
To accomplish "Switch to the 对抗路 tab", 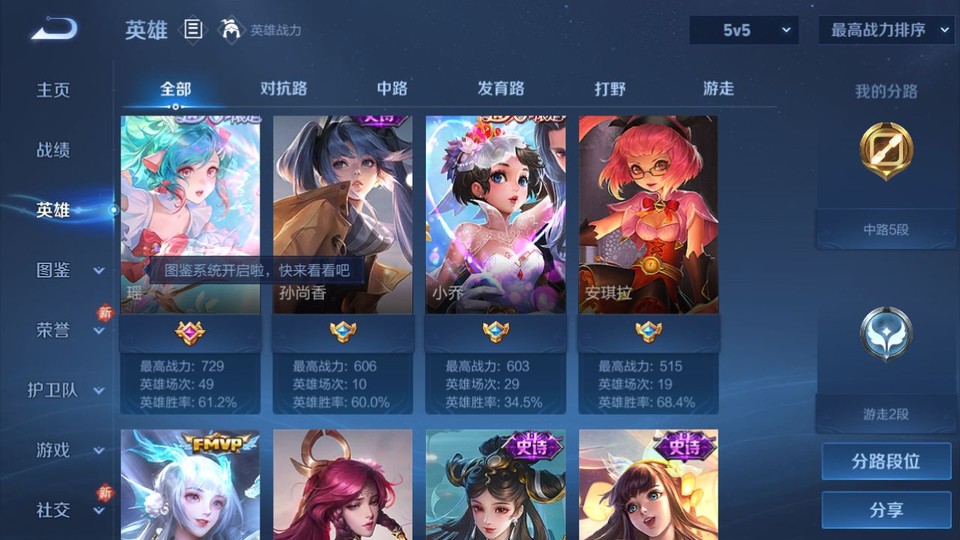I will (x=283, y=89).
